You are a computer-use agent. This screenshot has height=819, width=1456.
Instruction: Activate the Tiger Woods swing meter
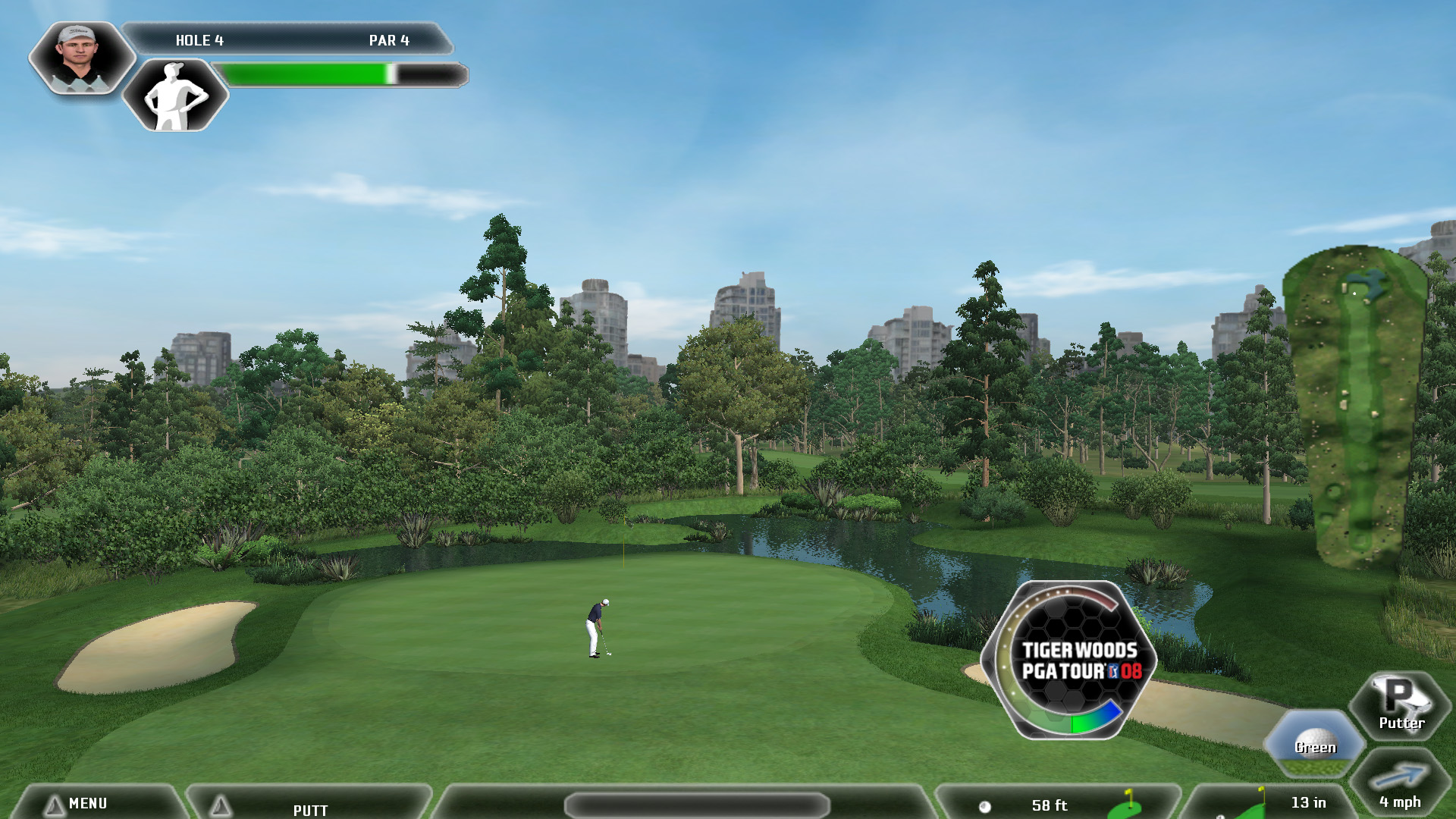(x=1069, y=660)
